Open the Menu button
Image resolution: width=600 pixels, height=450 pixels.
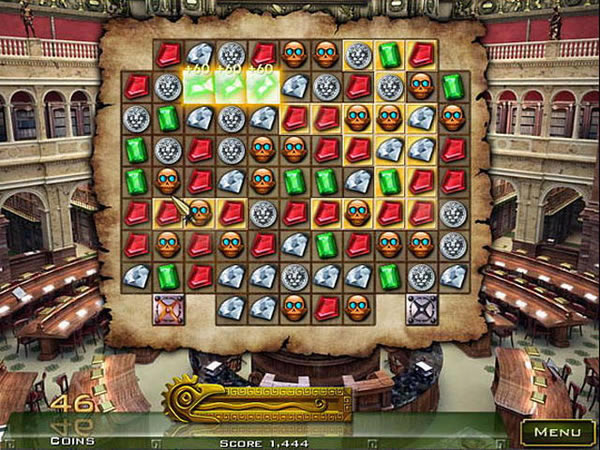(557, 432)
